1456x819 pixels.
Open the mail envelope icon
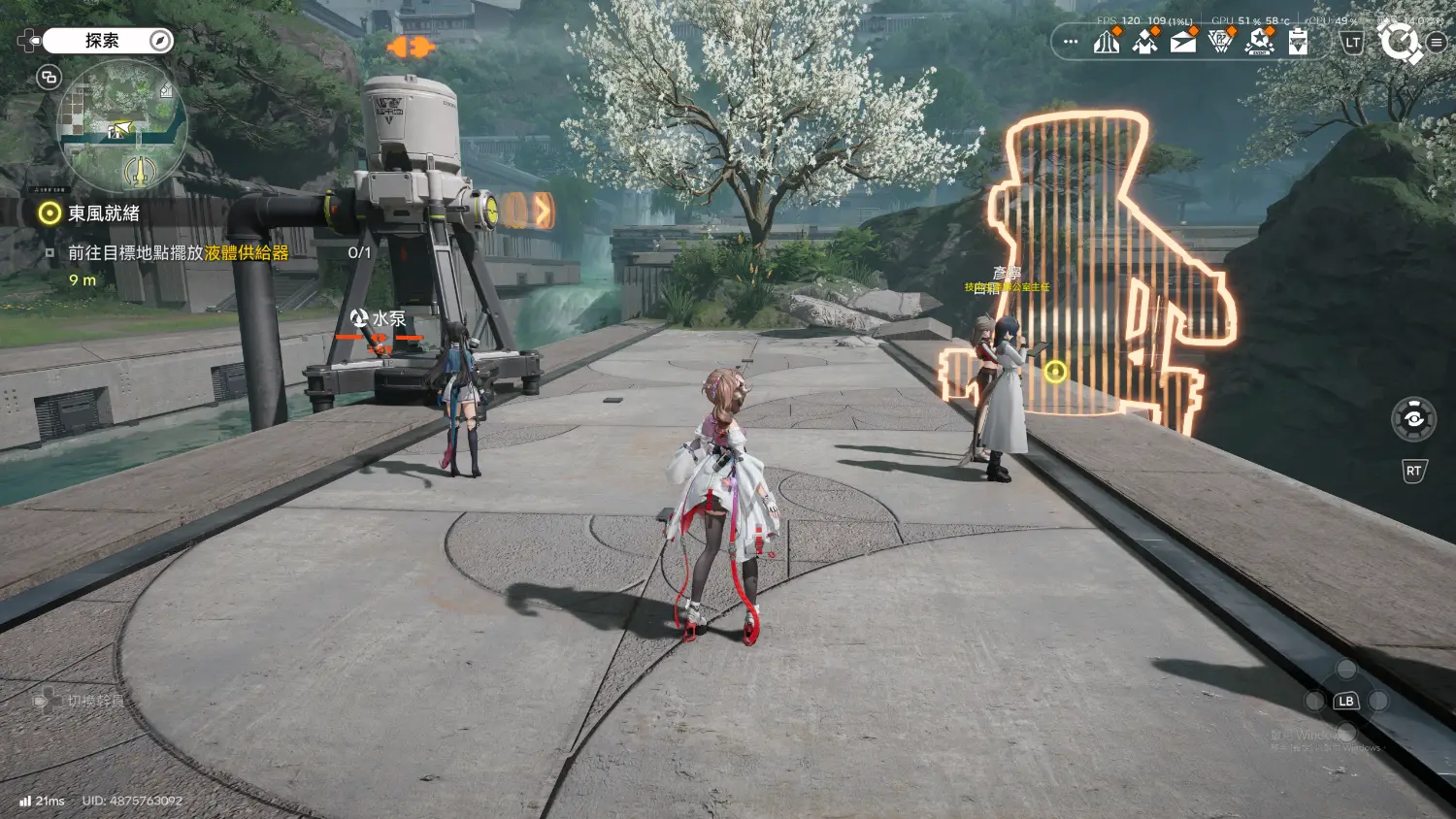pos(1183,42)
